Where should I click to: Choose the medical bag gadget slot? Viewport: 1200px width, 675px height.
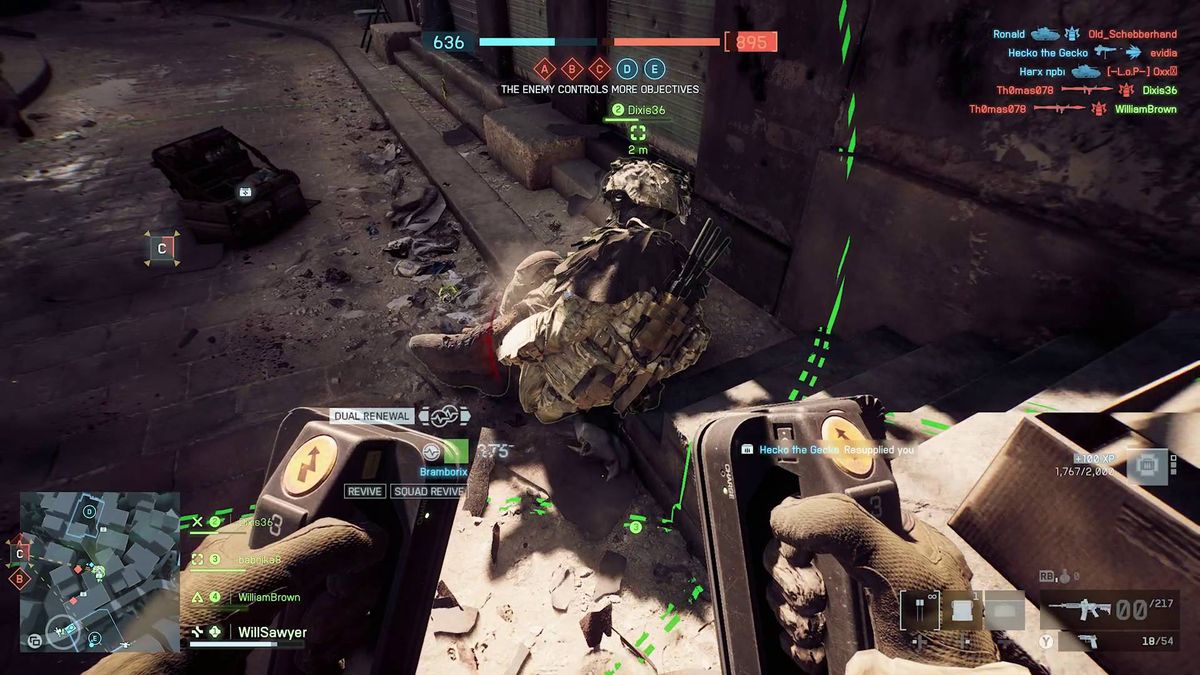[x=963, y=610]
